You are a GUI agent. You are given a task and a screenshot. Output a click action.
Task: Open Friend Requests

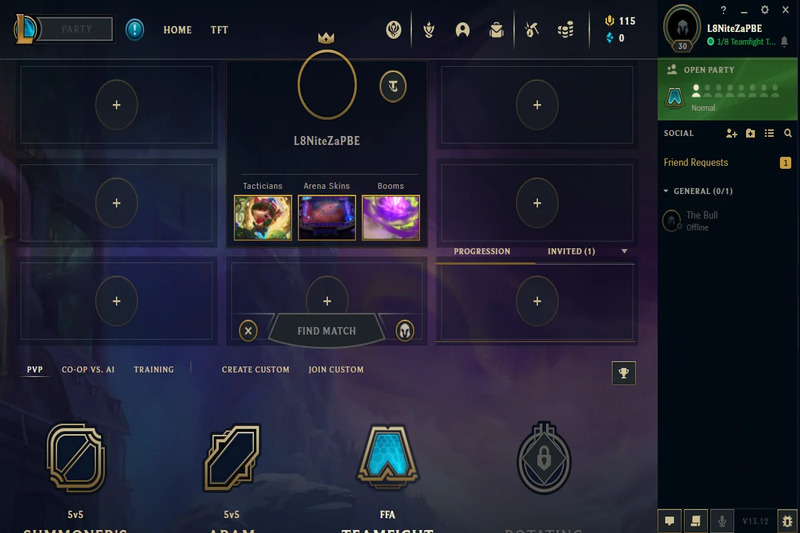point(696,162)
